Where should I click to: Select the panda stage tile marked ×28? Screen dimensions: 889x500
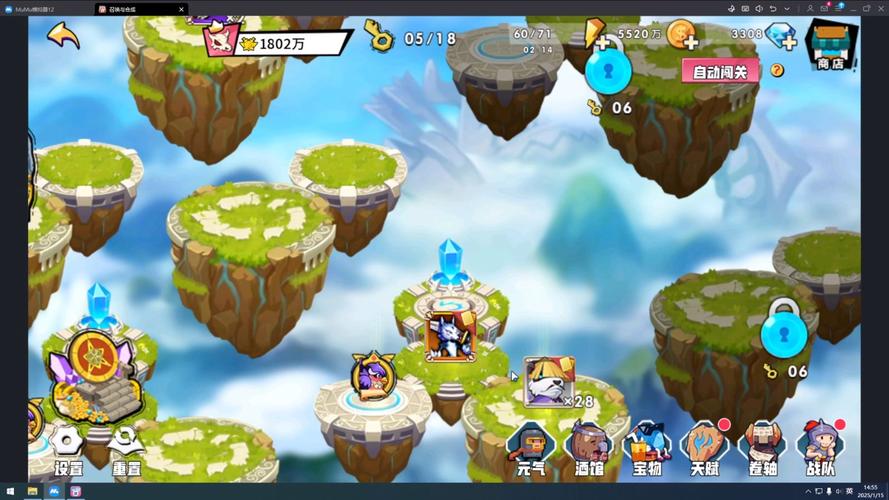[x=548, y=380]
